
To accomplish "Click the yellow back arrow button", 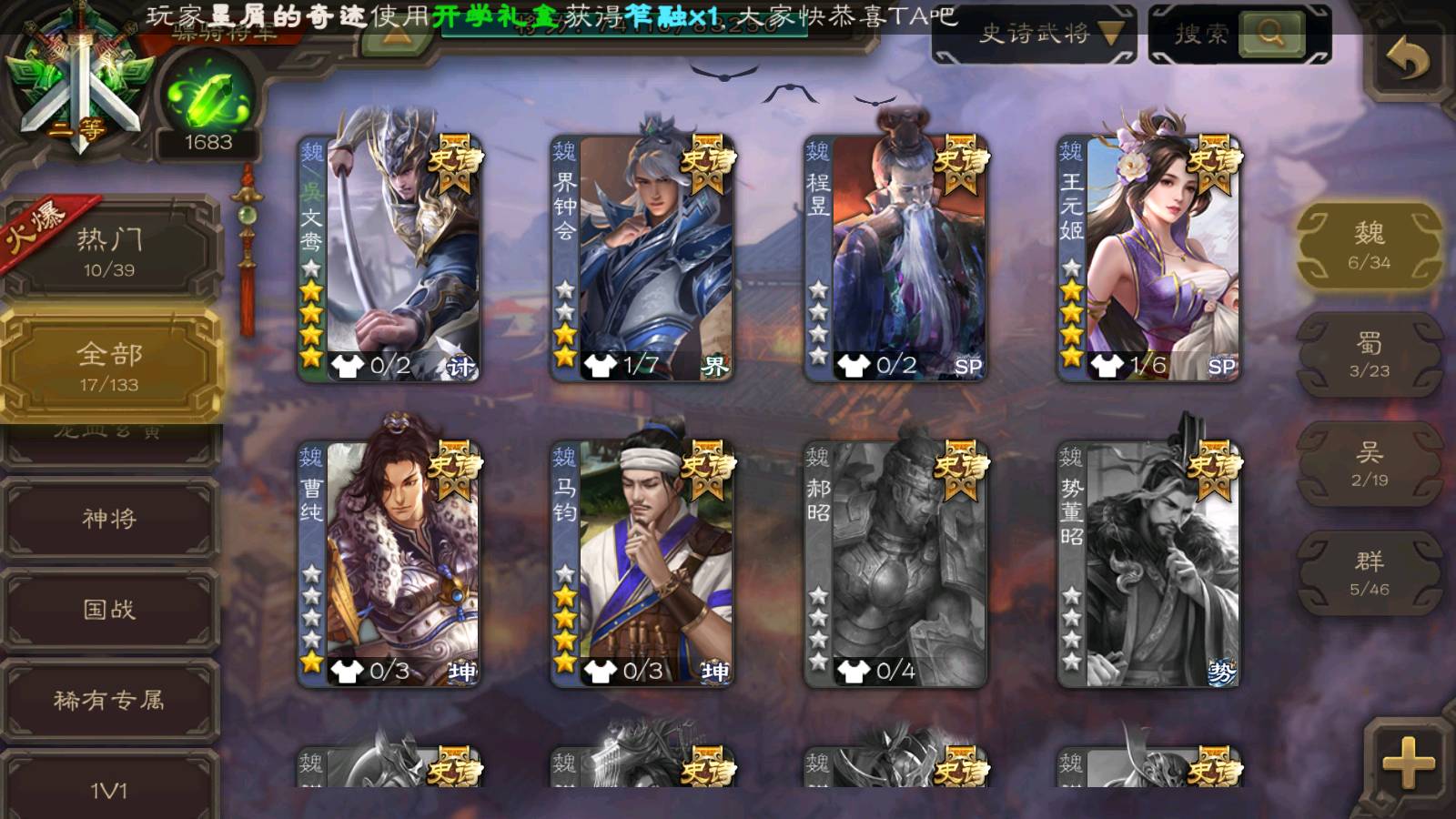I will [x=1407, y=60].
